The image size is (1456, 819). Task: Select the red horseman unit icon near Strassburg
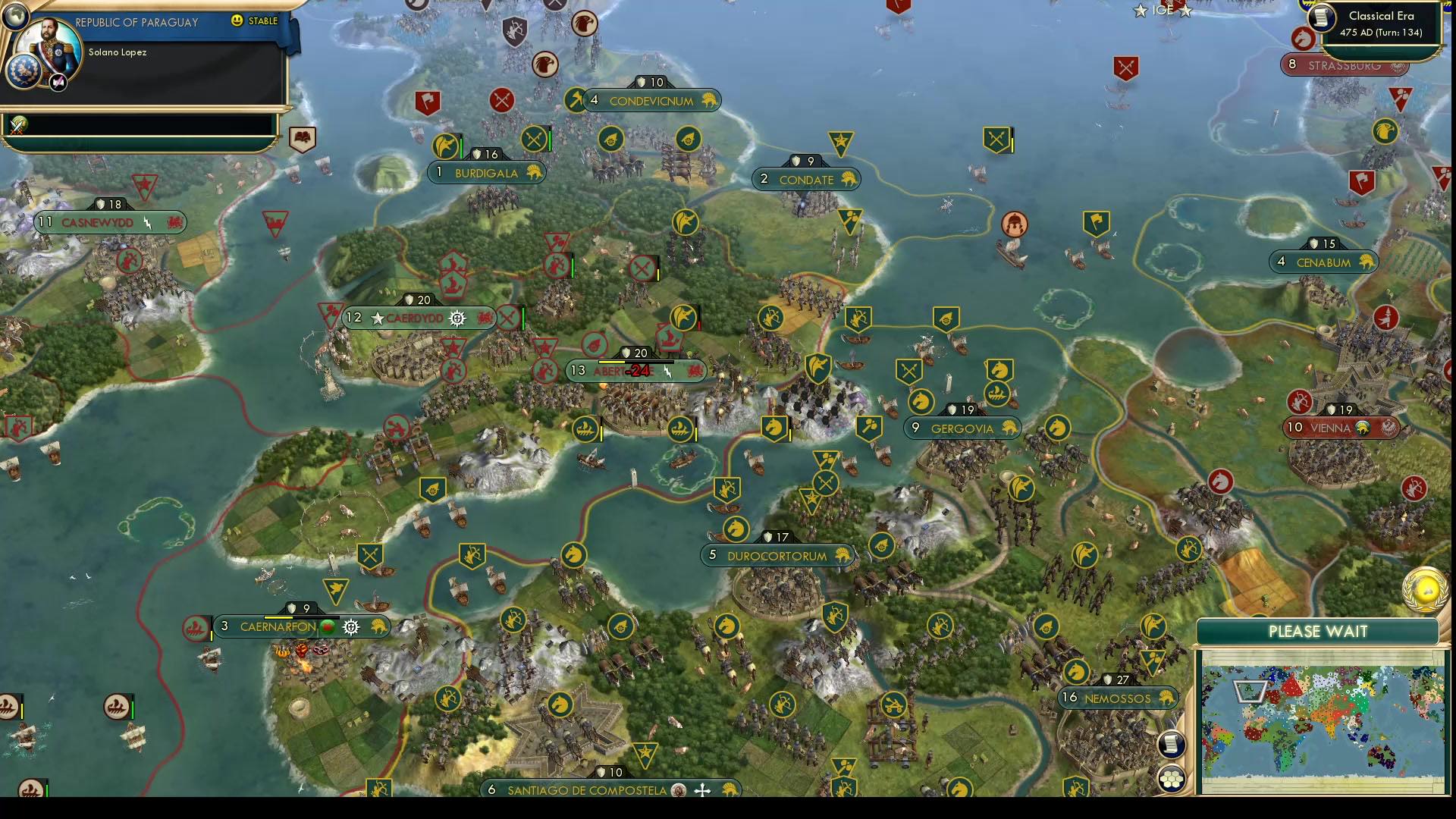pos(1302,37)
